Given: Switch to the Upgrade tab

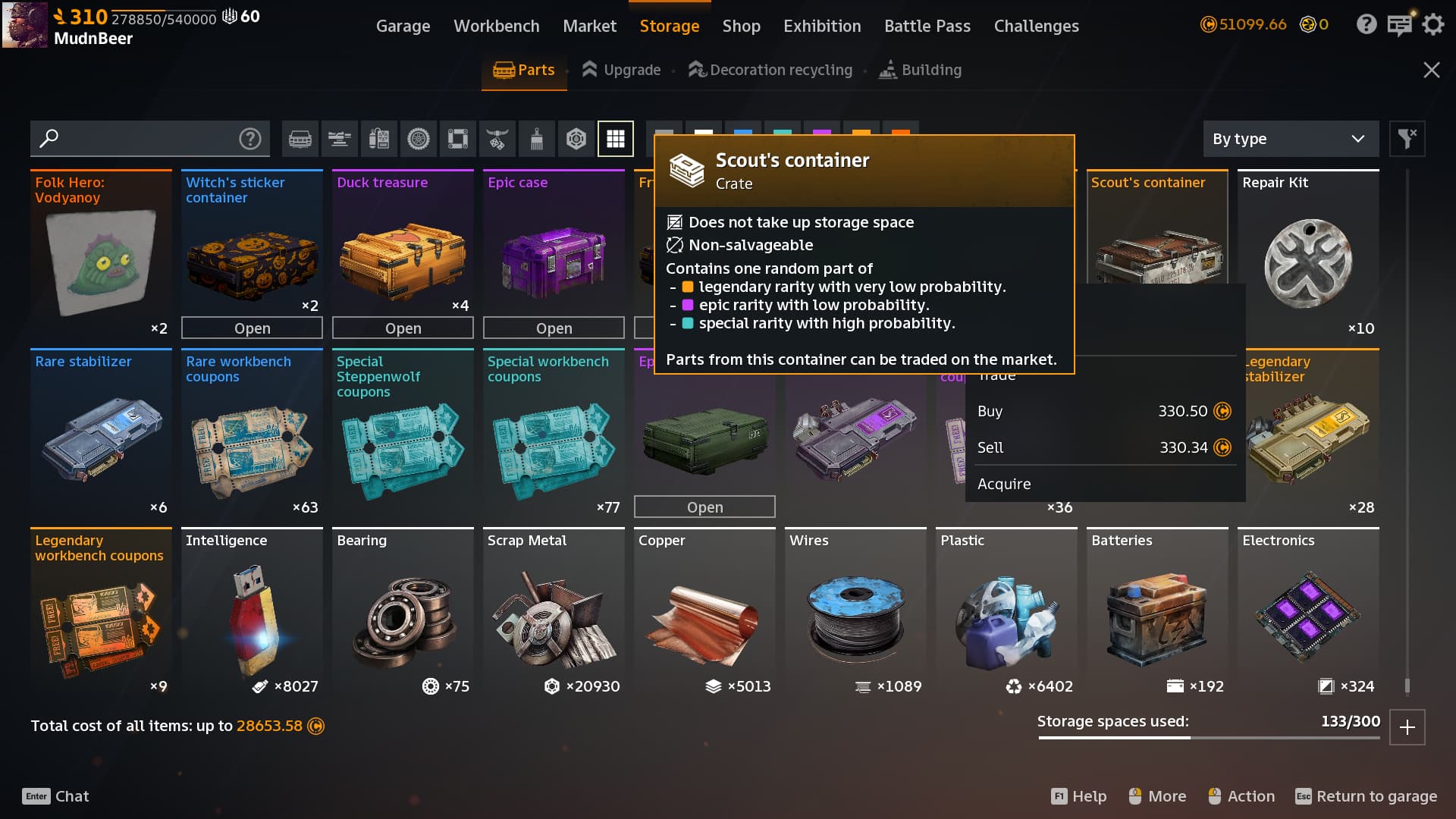Looking at the screenshot, I should pyautogui.click(x=621, y=70).
